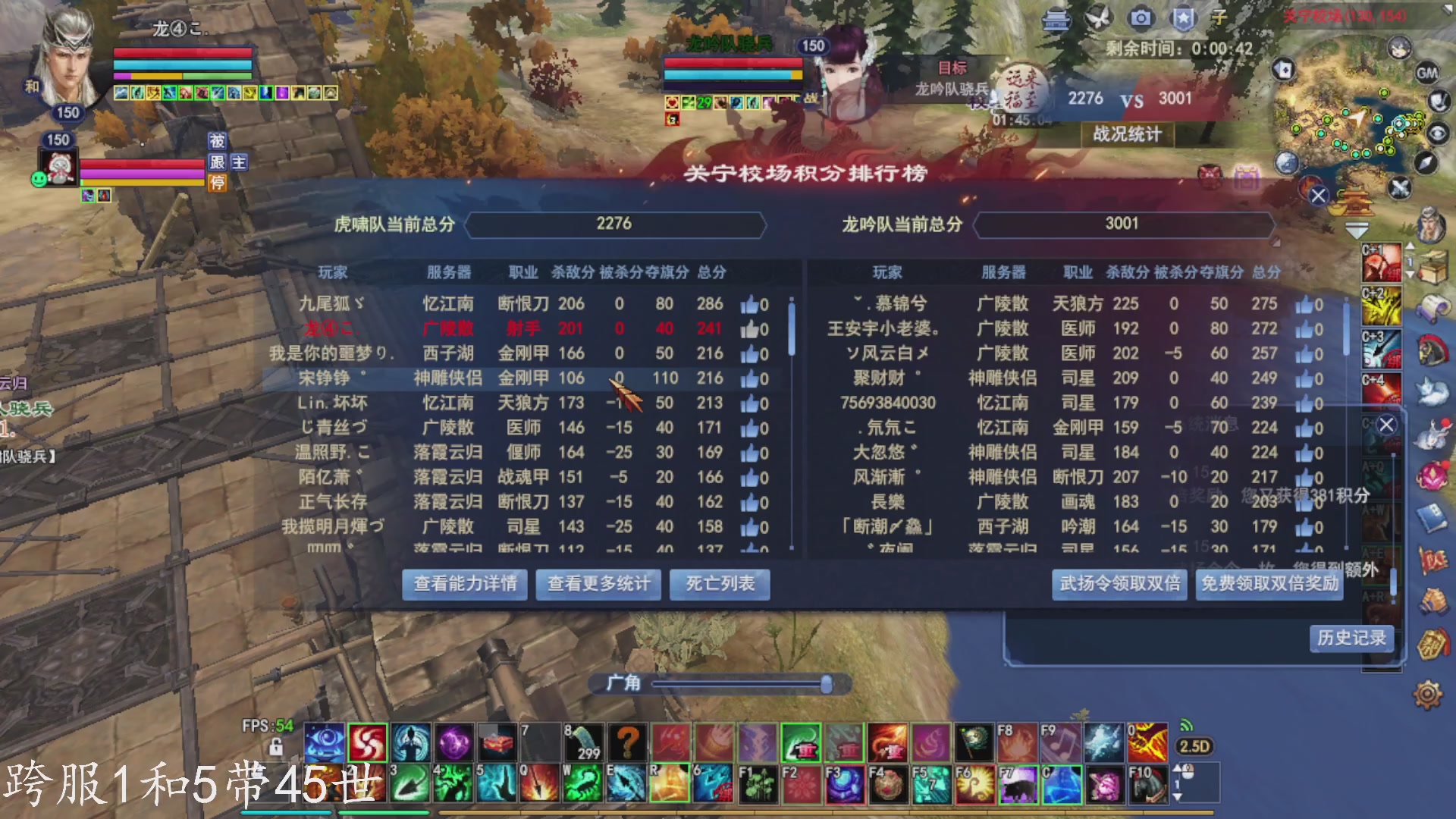Click 免费领取双倍奖励 to claim free double rewards
This screenshot has height=819, width=1456.
click(1270, 585)
